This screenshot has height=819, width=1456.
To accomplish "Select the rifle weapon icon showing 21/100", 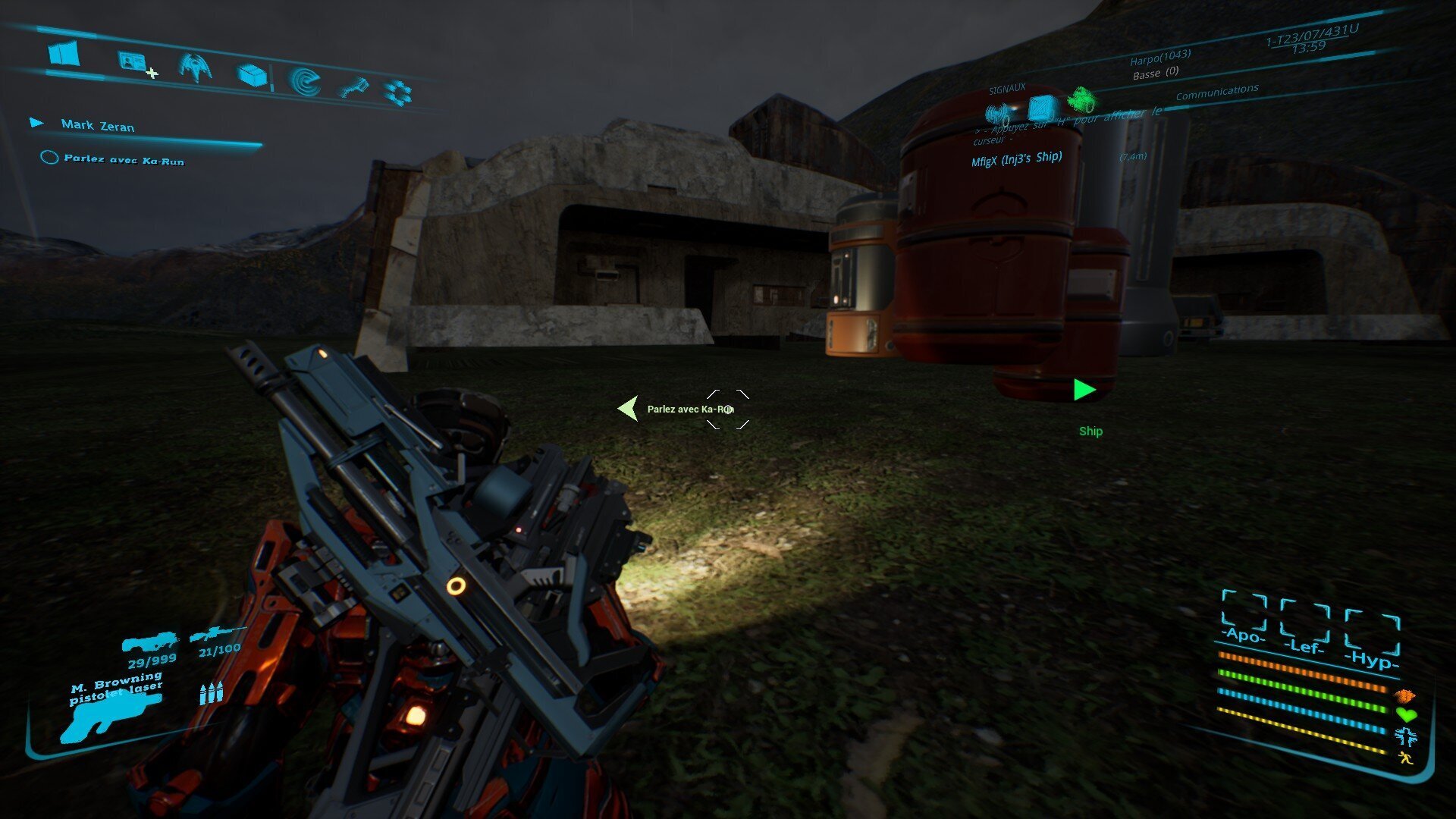I will [x=220, y=634].
